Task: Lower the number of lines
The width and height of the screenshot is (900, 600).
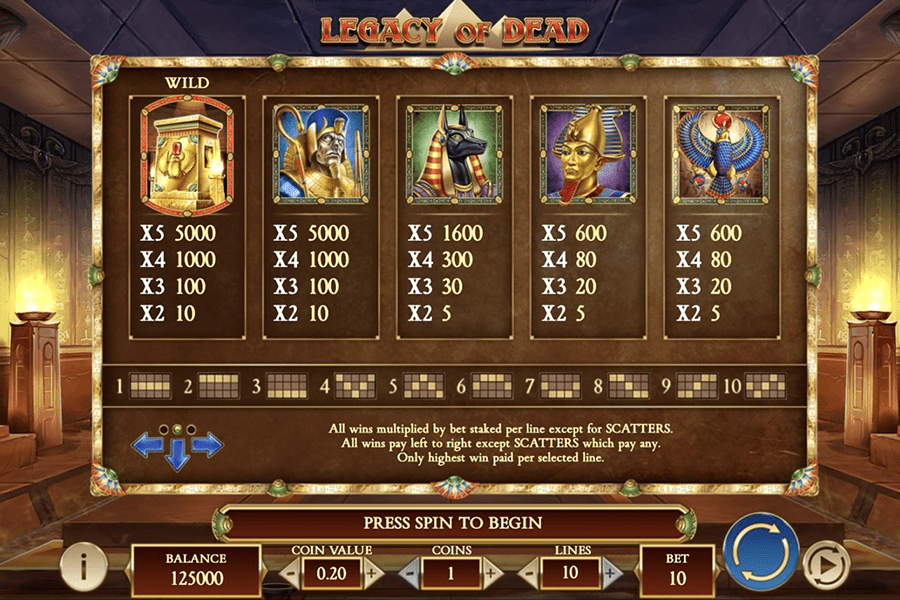Action: click(x=528, y=573)
